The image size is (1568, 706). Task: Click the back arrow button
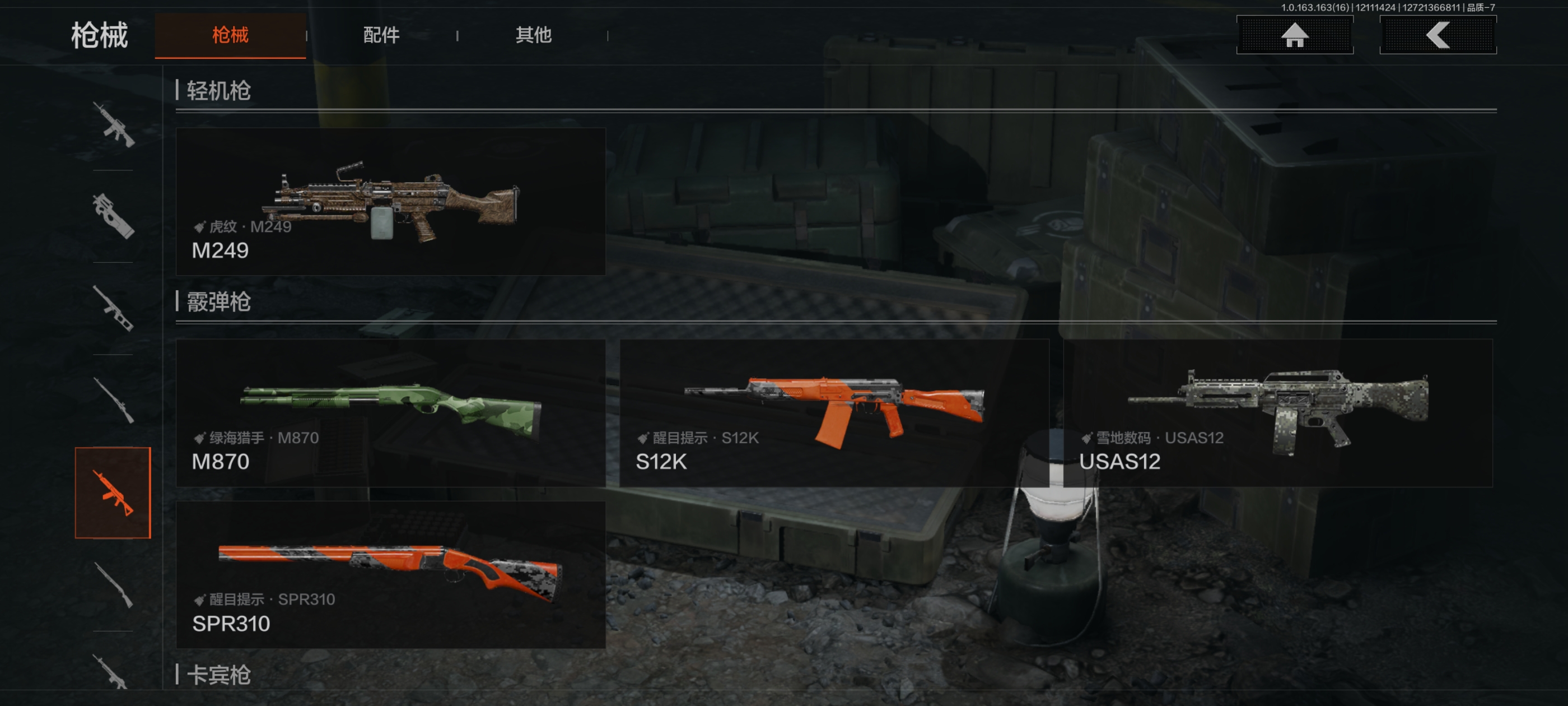1437,35
